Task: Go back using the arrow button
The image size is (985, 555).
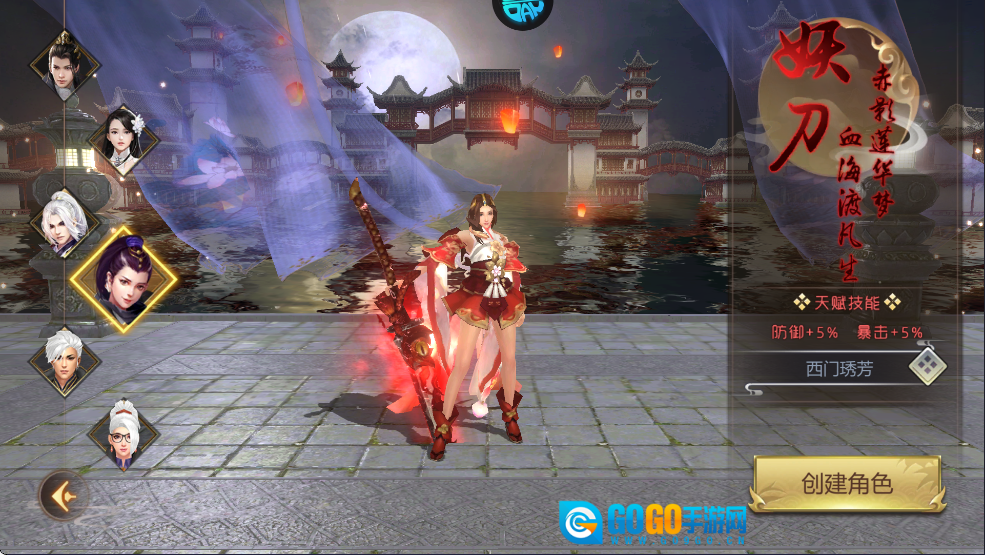Action: (x=63, y=494)
